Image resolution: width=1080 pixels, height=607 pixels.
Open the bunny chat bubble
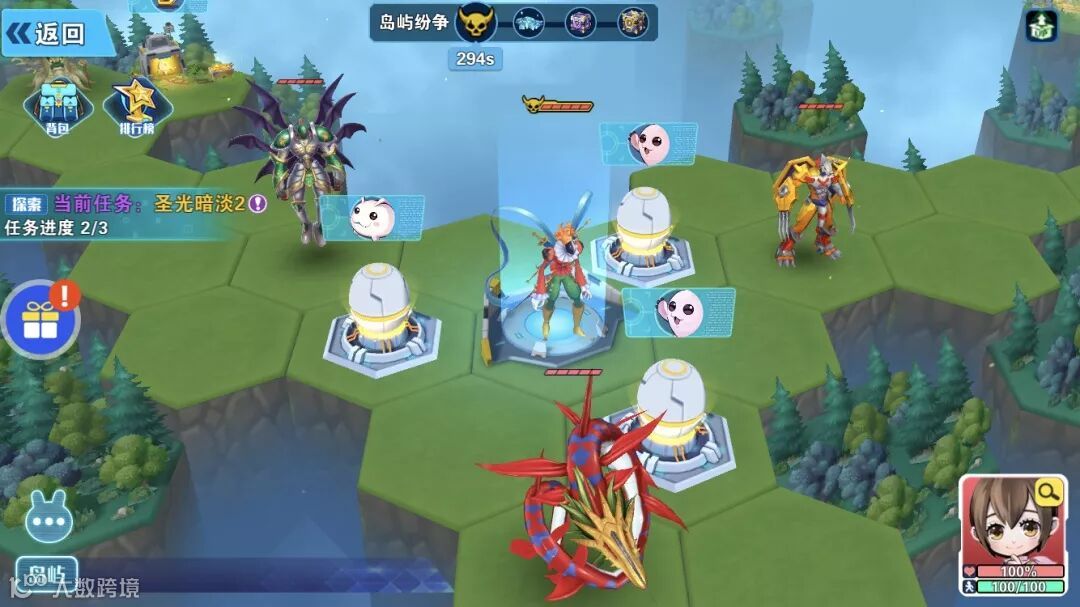click(47, 520)
